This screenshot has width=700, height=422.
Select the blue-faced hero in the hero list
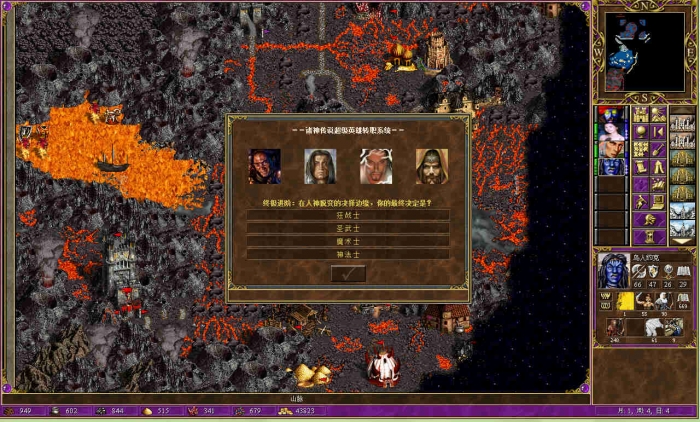(x=610, y=166)
